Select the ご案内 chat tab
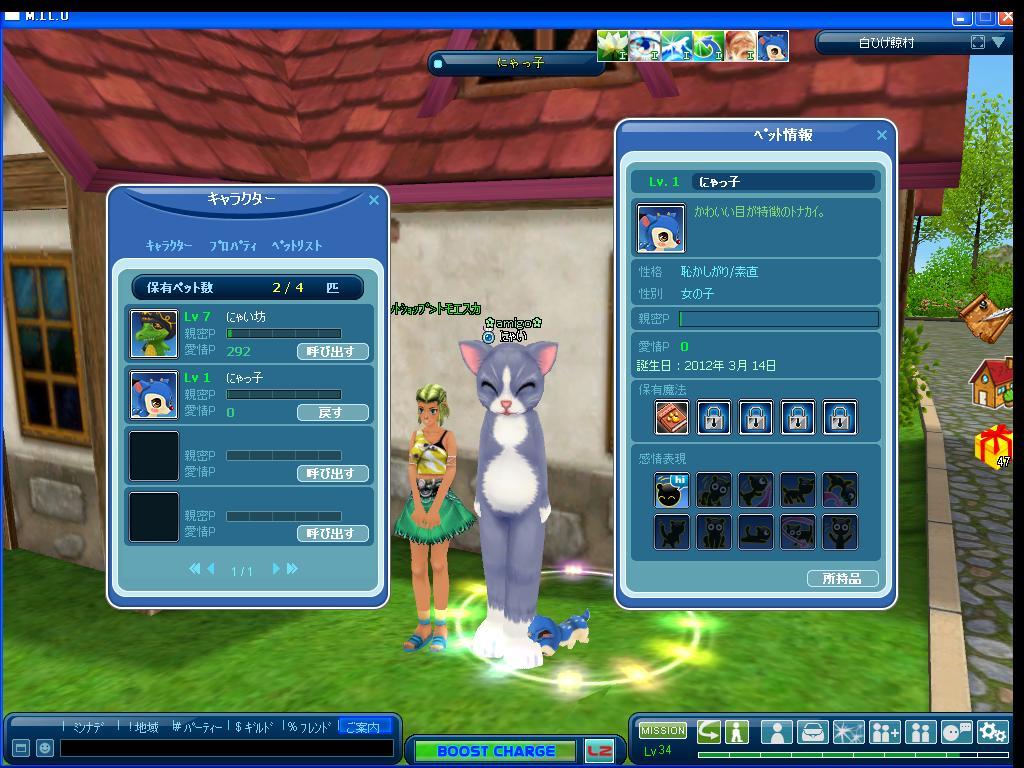Image resolution: width=1024 pixels, height=768 pixels. click(362, 727)
